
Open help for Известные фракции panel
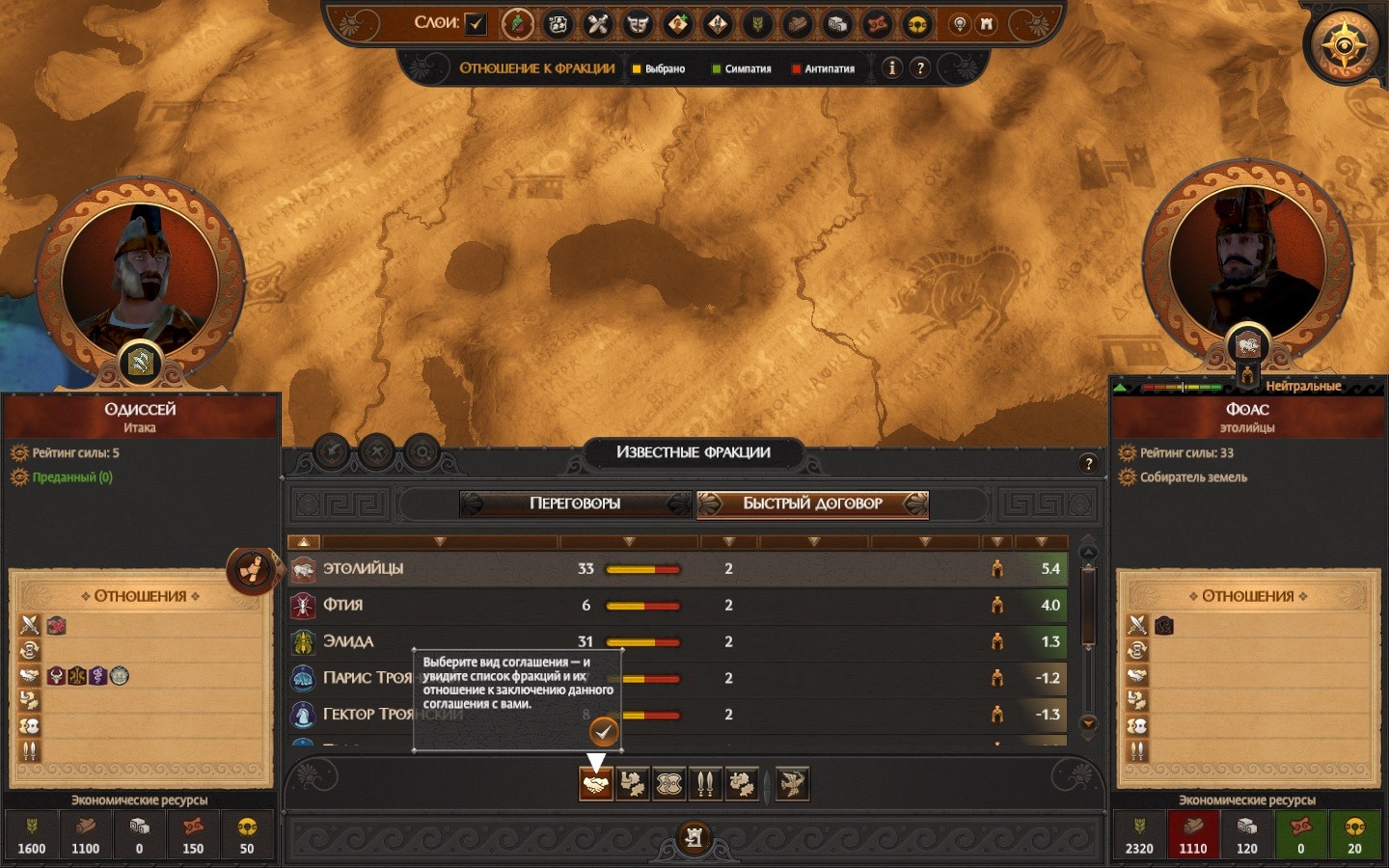click(x=1089, y=464)
